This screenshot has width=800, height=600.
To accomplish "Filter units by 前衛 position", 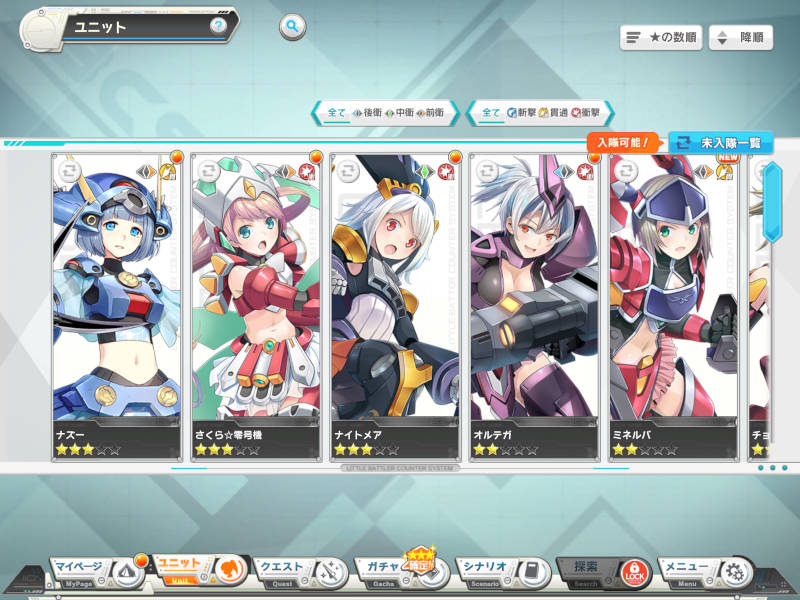I will tap(430, 113).
